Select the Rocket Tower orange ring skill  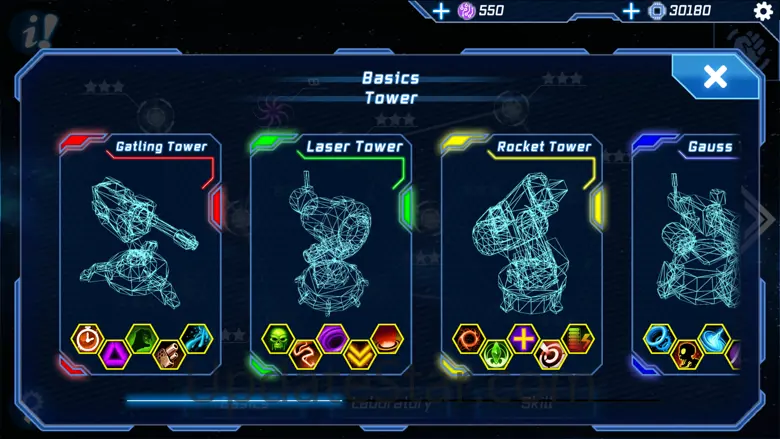468,338
